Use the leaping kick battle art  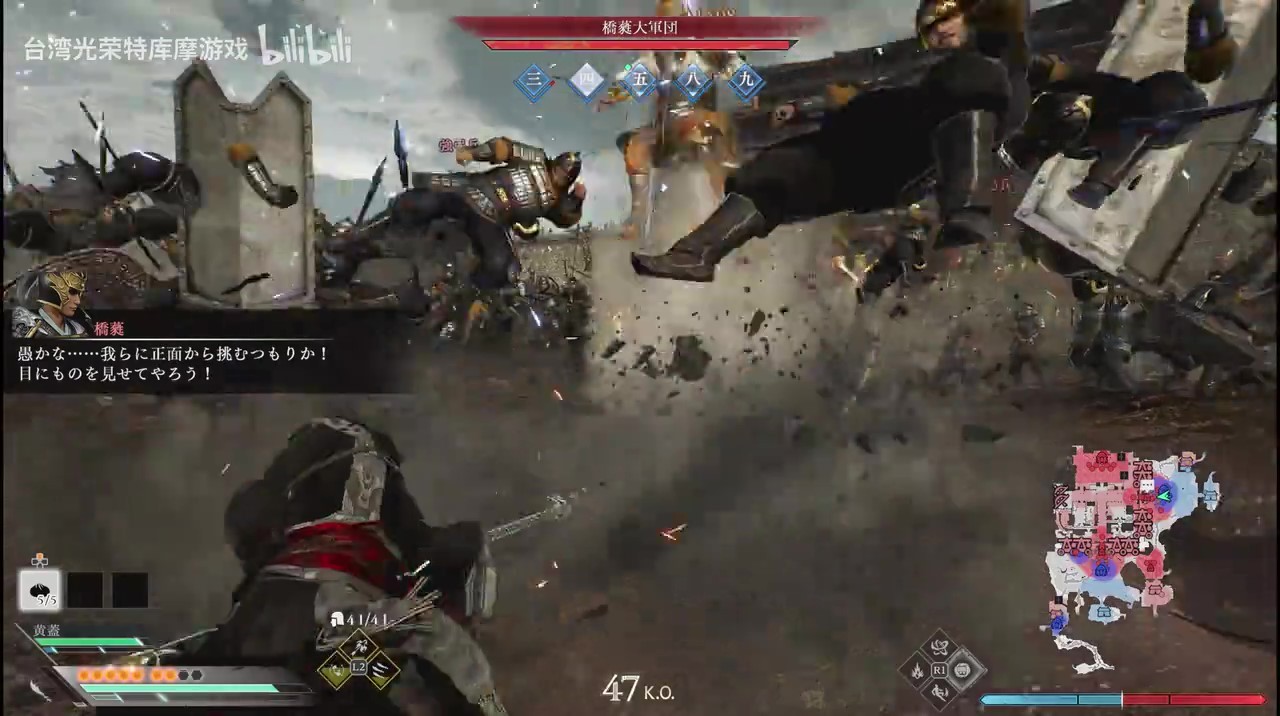coord(940,691)
